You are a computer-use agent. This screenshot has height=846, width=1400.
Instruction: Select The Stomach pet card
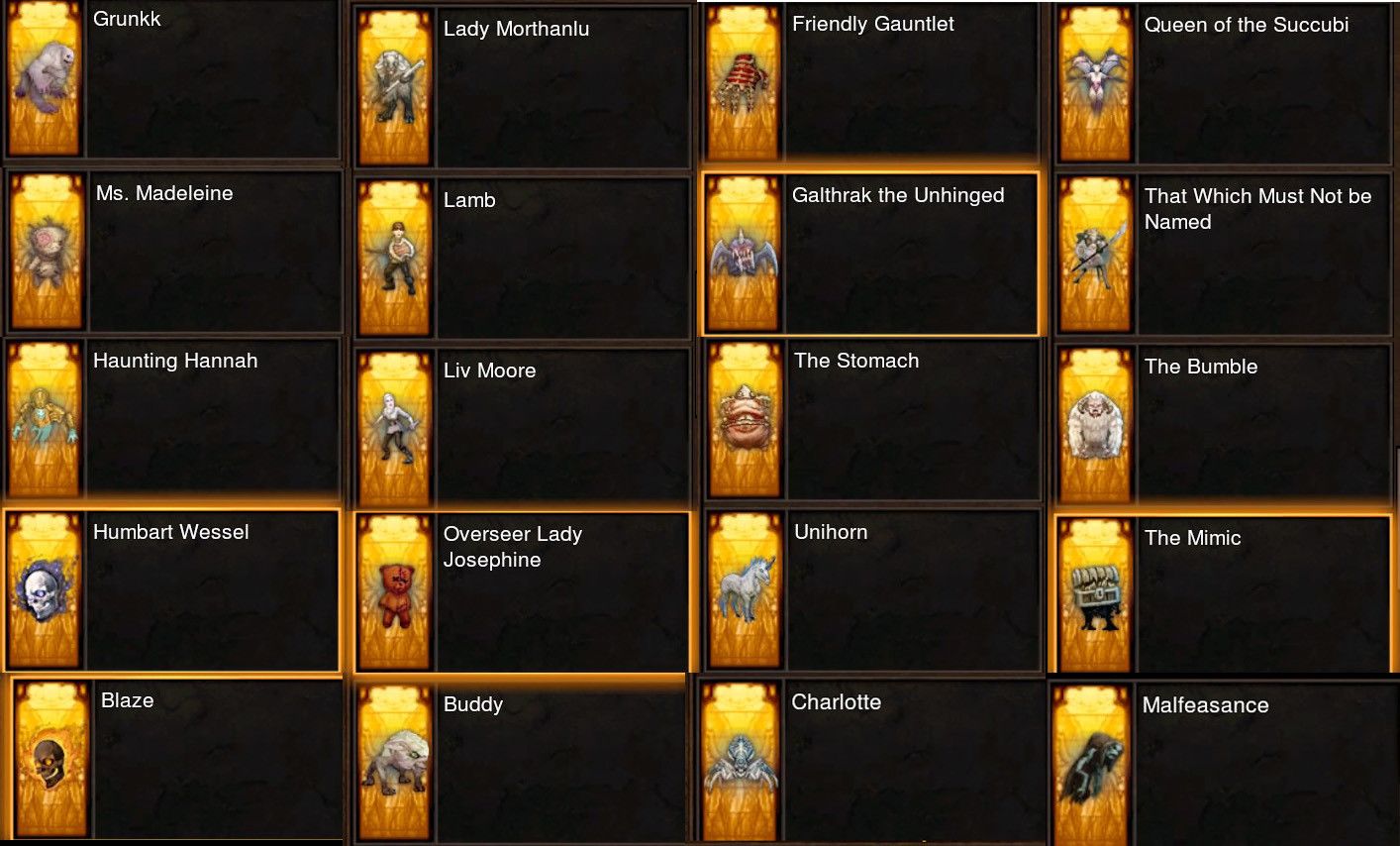click(744, 420)
